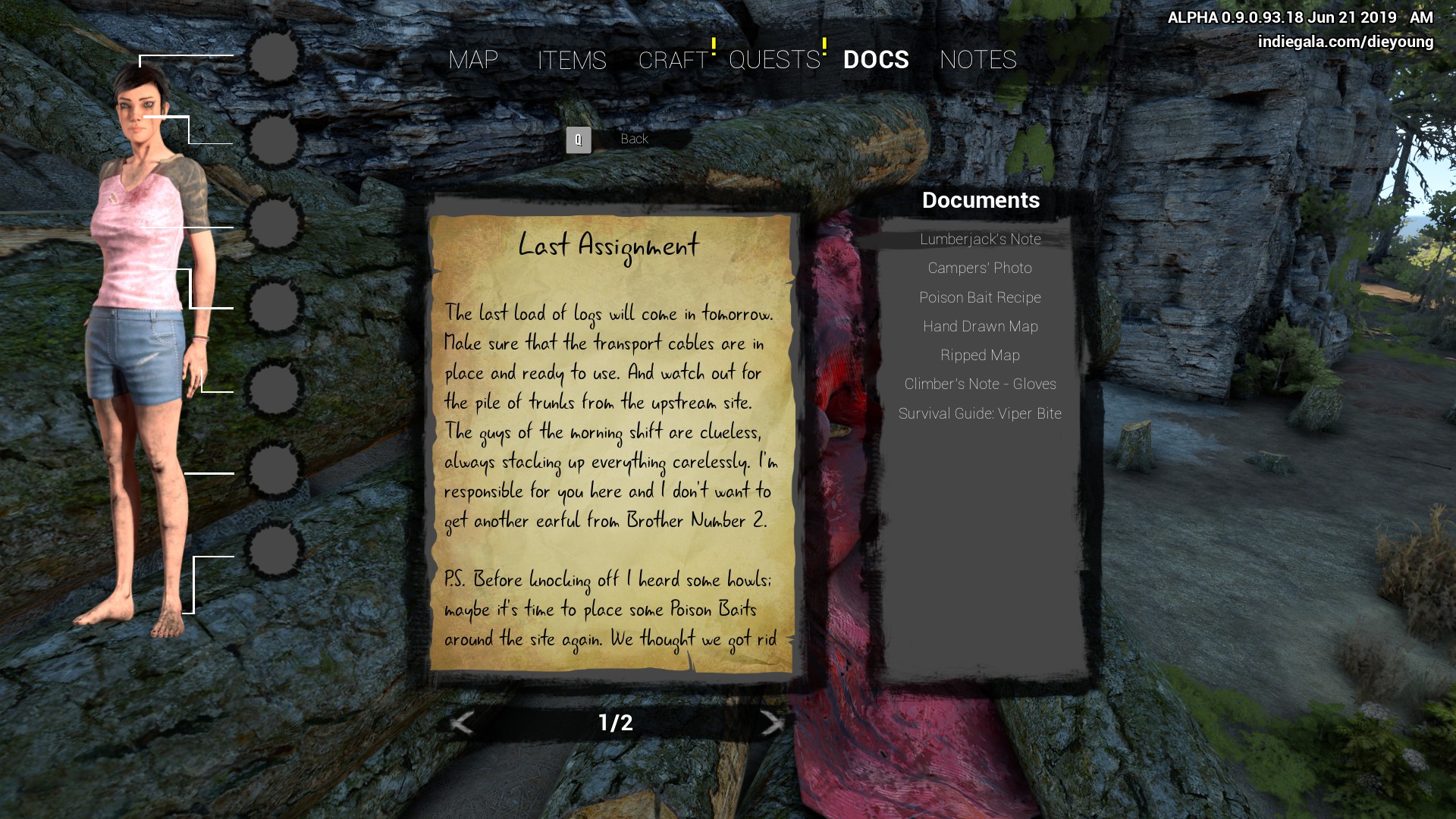1456x819 pixels.
Task: Open the ITEMS tab
Action: point(572,60)
